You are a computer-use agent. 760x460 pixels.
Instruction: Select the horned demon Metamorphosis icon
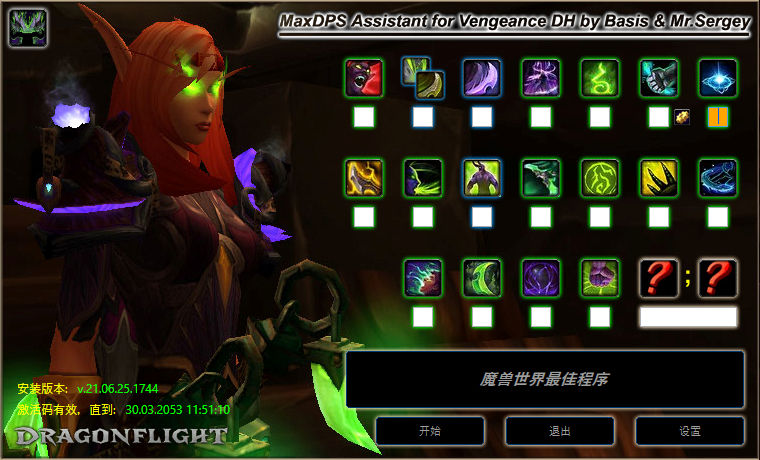[482, 178]
